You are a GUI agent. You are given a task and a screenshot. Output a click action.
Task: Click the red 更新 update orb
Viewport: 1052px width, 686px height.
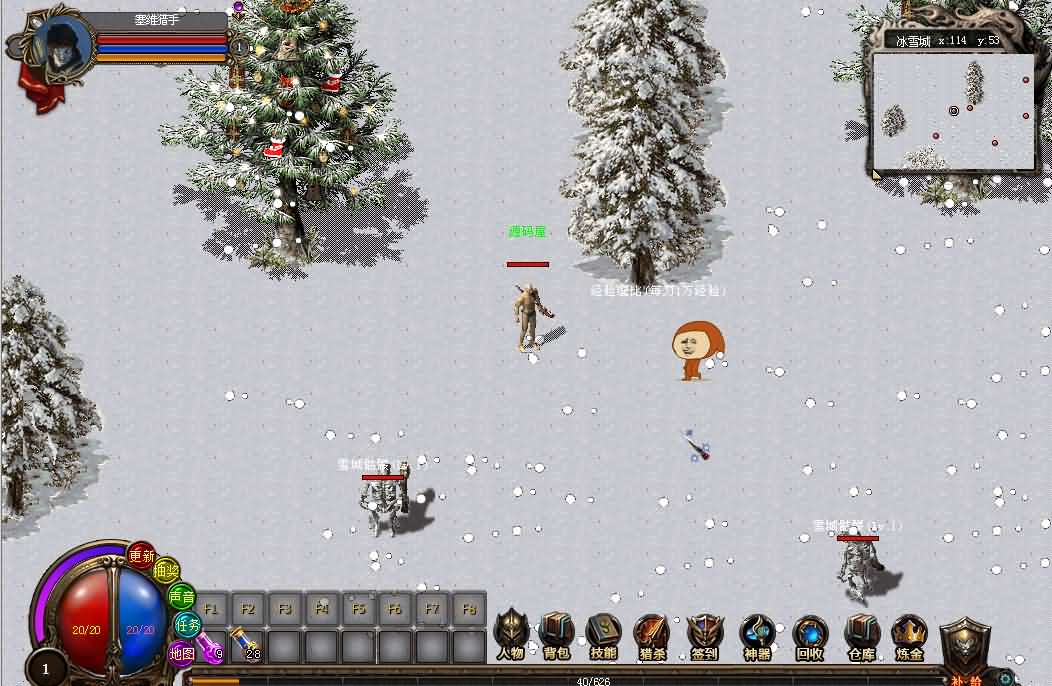(142, 556)
